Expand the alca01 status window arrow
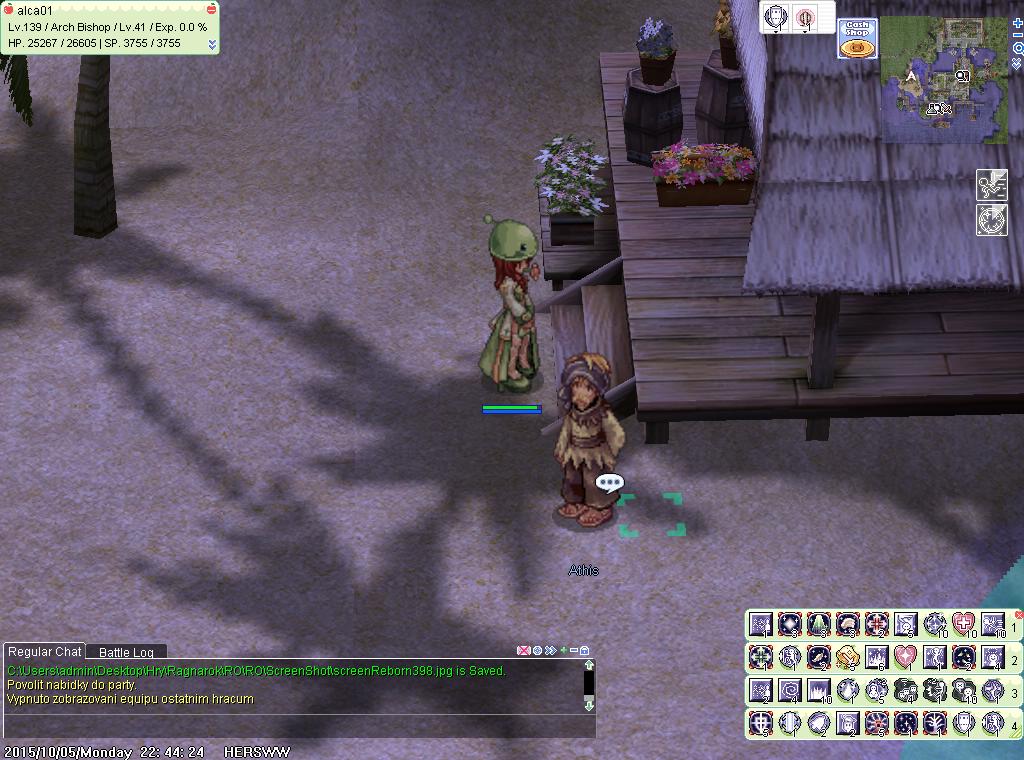The image size is (1024, 760). click(x=212, y=44)
